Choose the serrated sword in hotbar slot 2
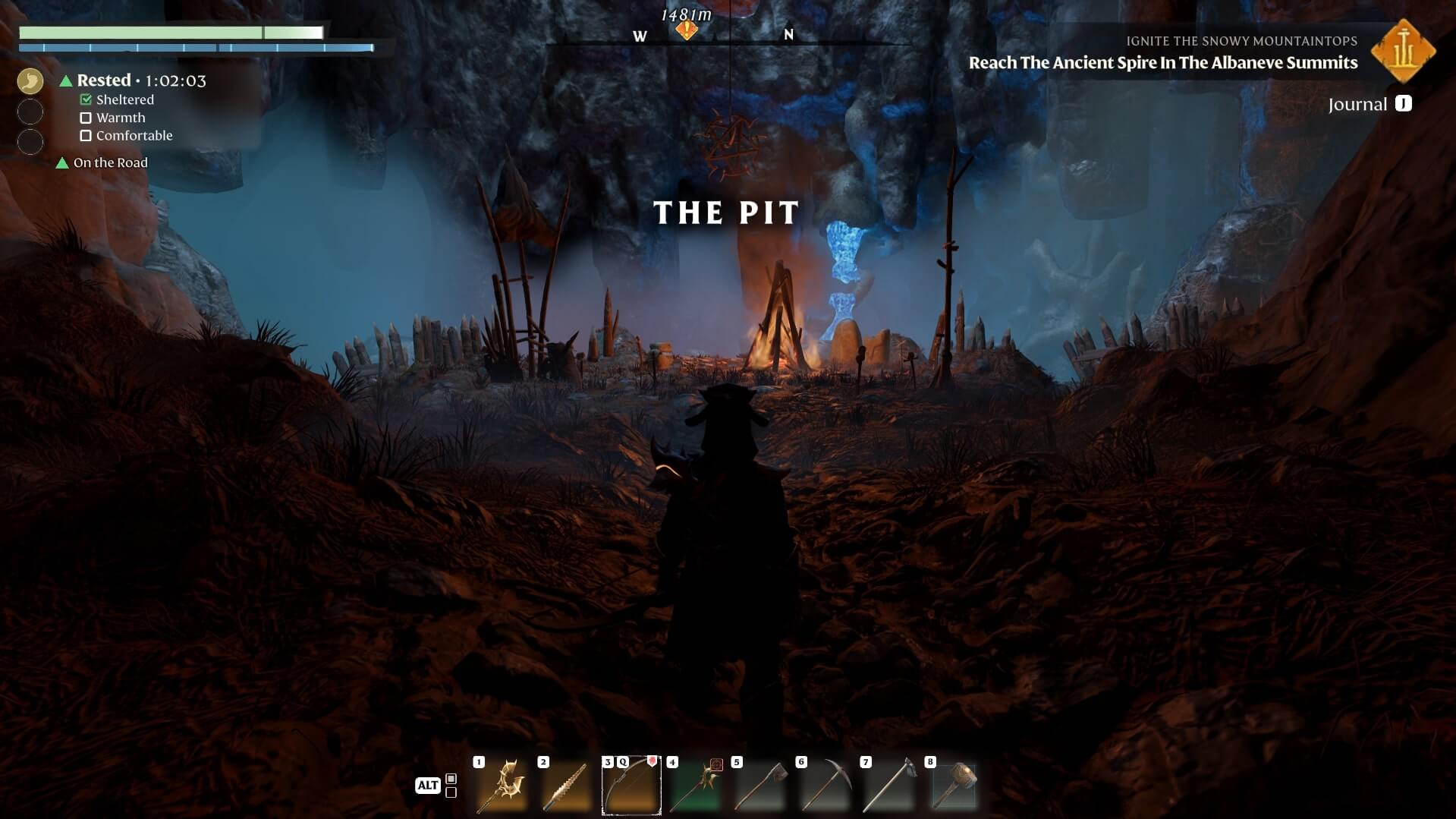 [x=566, y=786]
